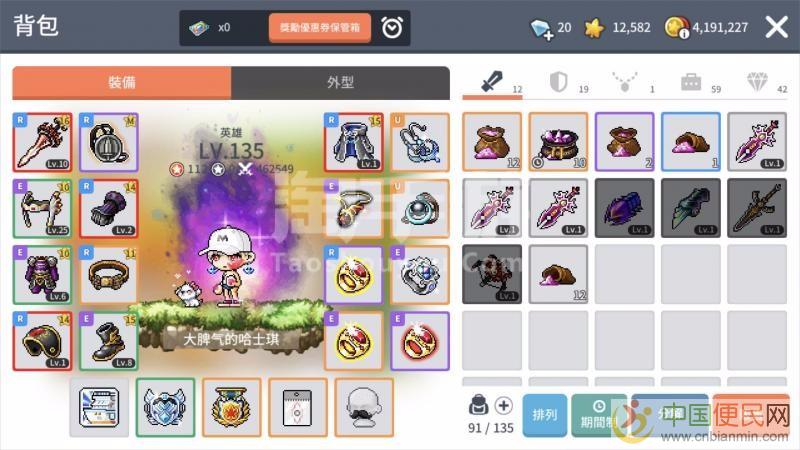Image resolution: width=800 pixels, height=450 pixels.
Task: Select the equipped golden belt slot
Action: (108, 274)
